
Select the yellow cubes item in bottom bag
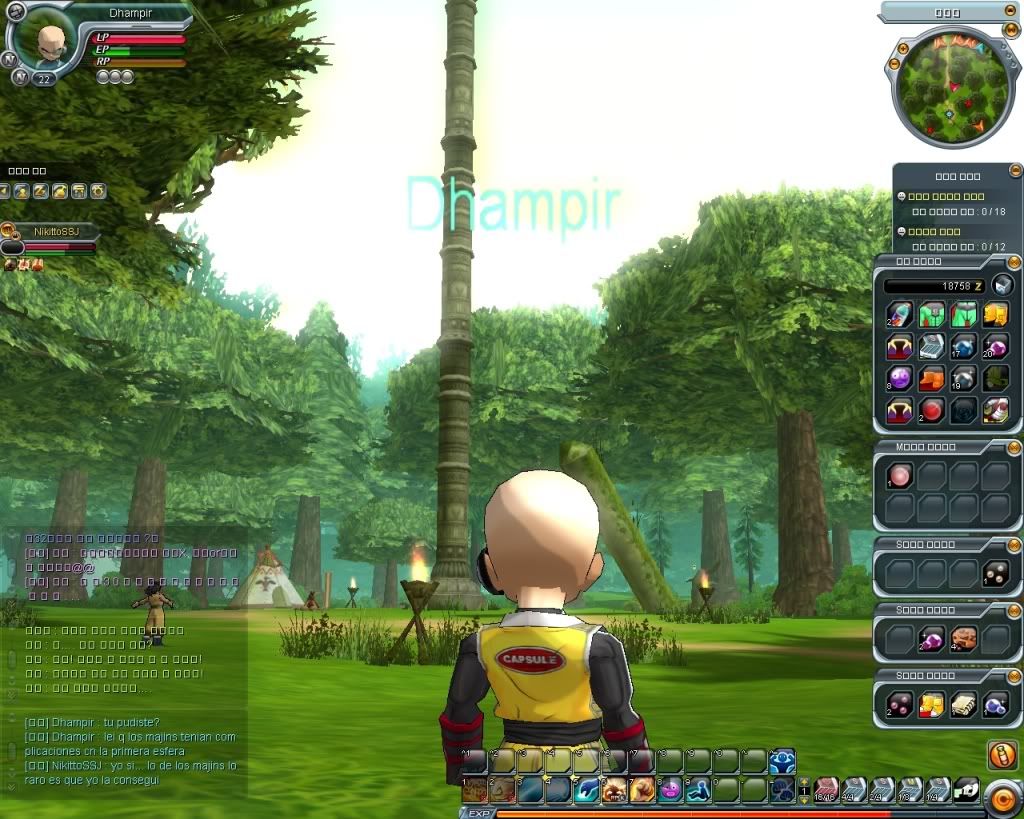pos(930,705)
